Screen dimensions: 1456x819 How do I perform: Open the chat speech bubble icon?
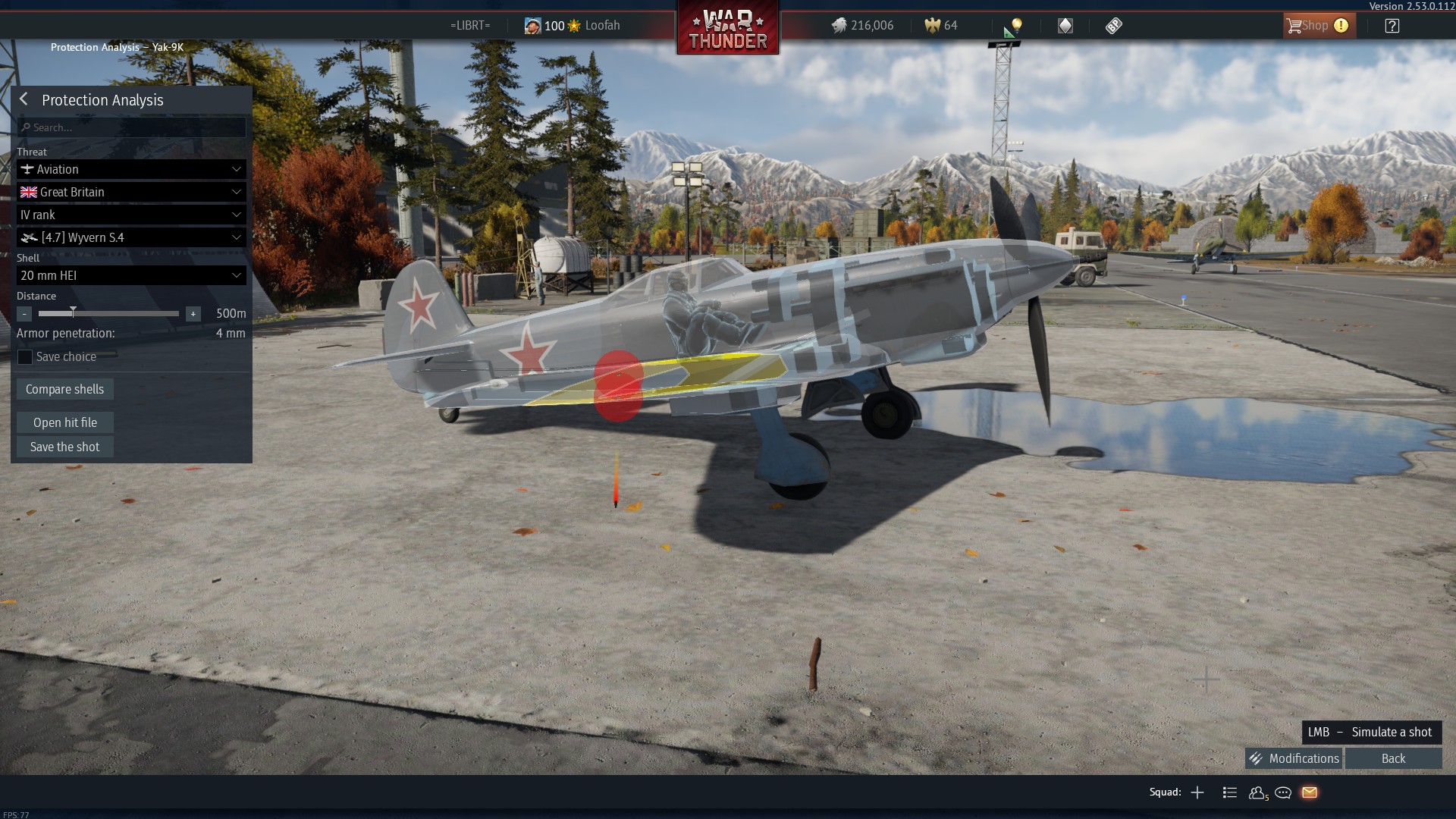pos(1283,792)
